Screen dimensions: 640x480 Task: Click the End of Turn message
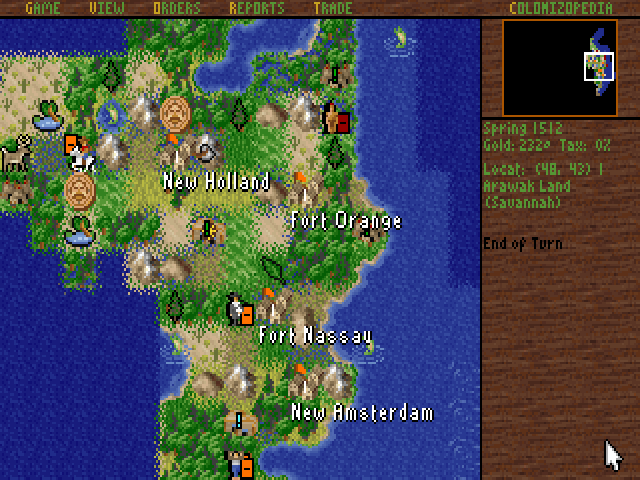[522, 244]
